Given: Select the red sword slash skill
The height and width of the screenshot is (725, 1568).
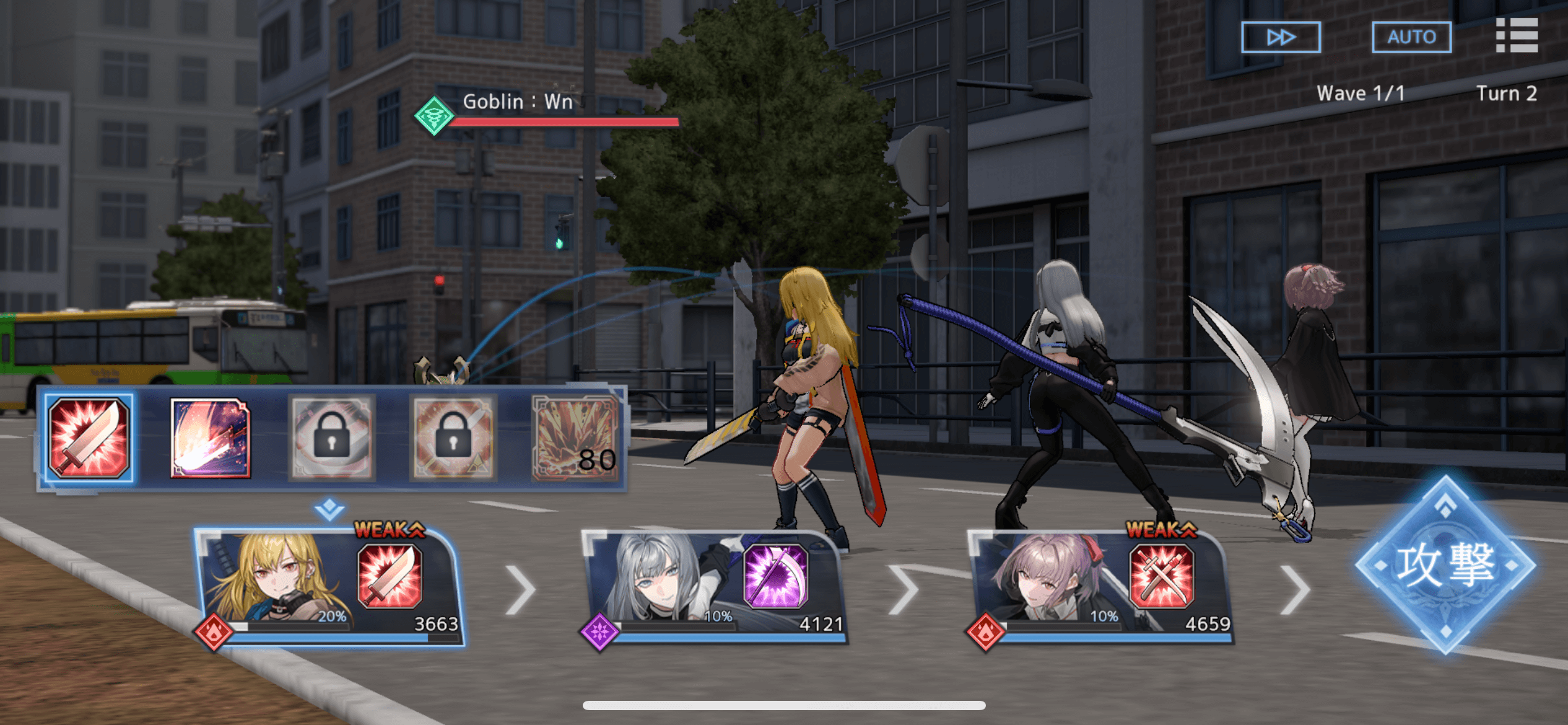Looking at the screenshot, I should (x=89, y=438).
